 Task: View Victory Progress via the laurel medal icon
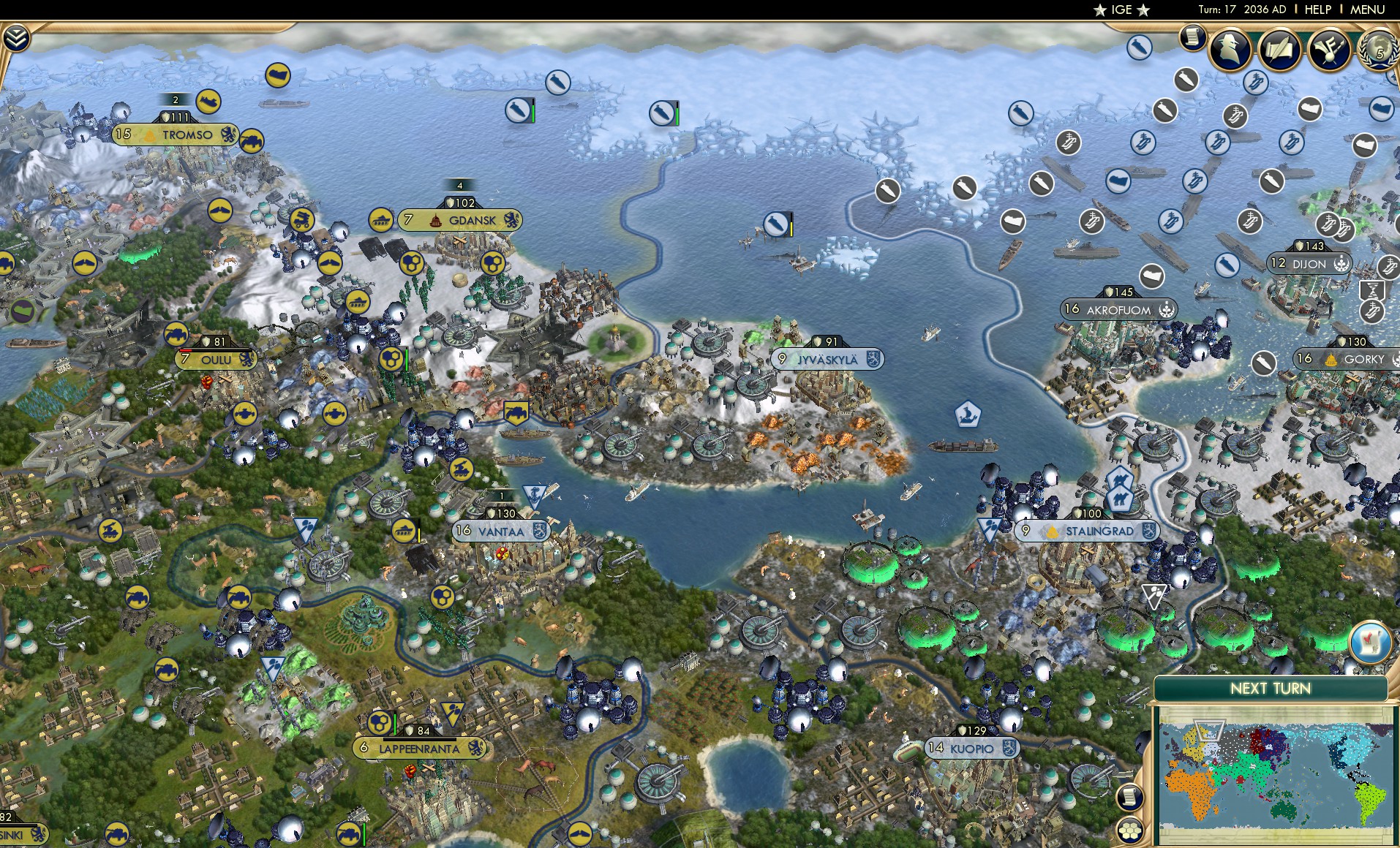pos(1380,53)
